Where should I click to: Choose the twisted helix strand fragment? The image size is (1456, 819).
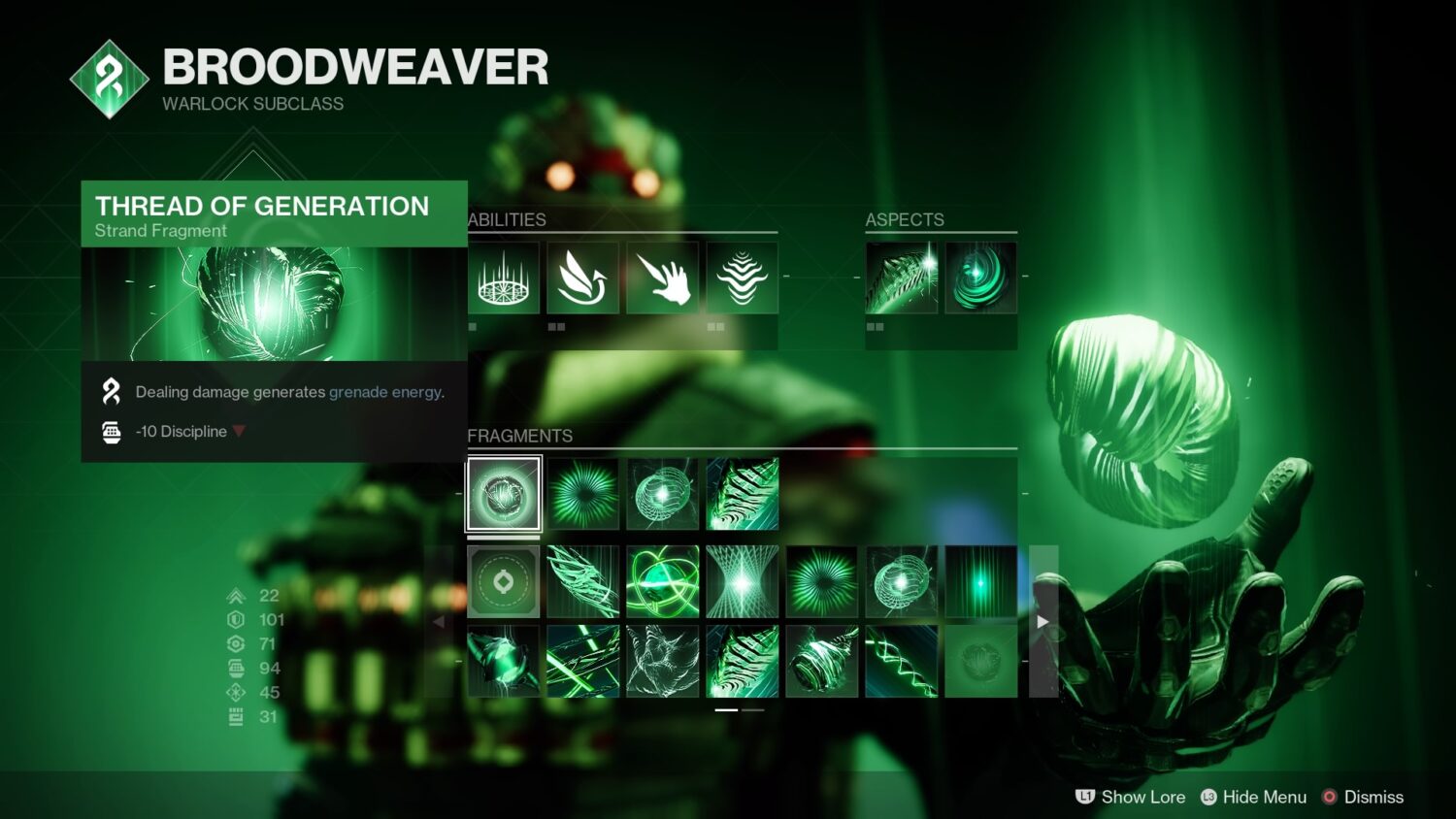(901, 661)
